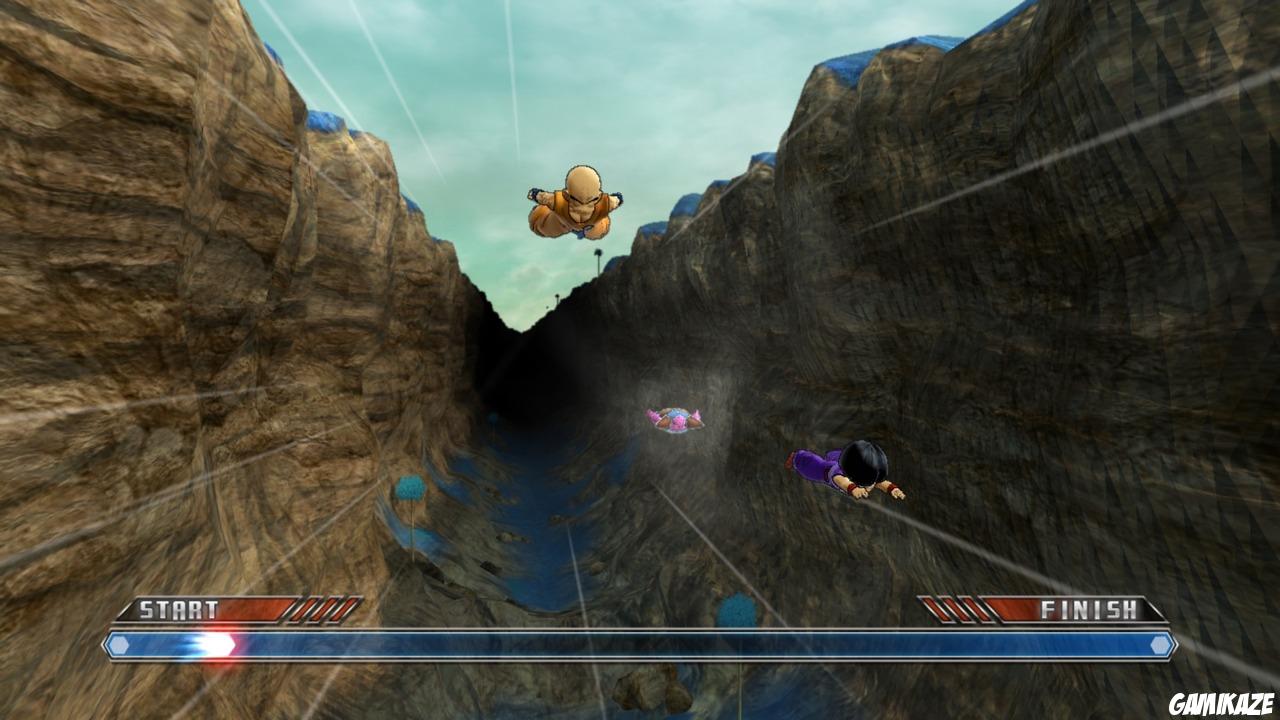Select the FINISH label text
The image size is (1280, 720).
pos(1087,607)
